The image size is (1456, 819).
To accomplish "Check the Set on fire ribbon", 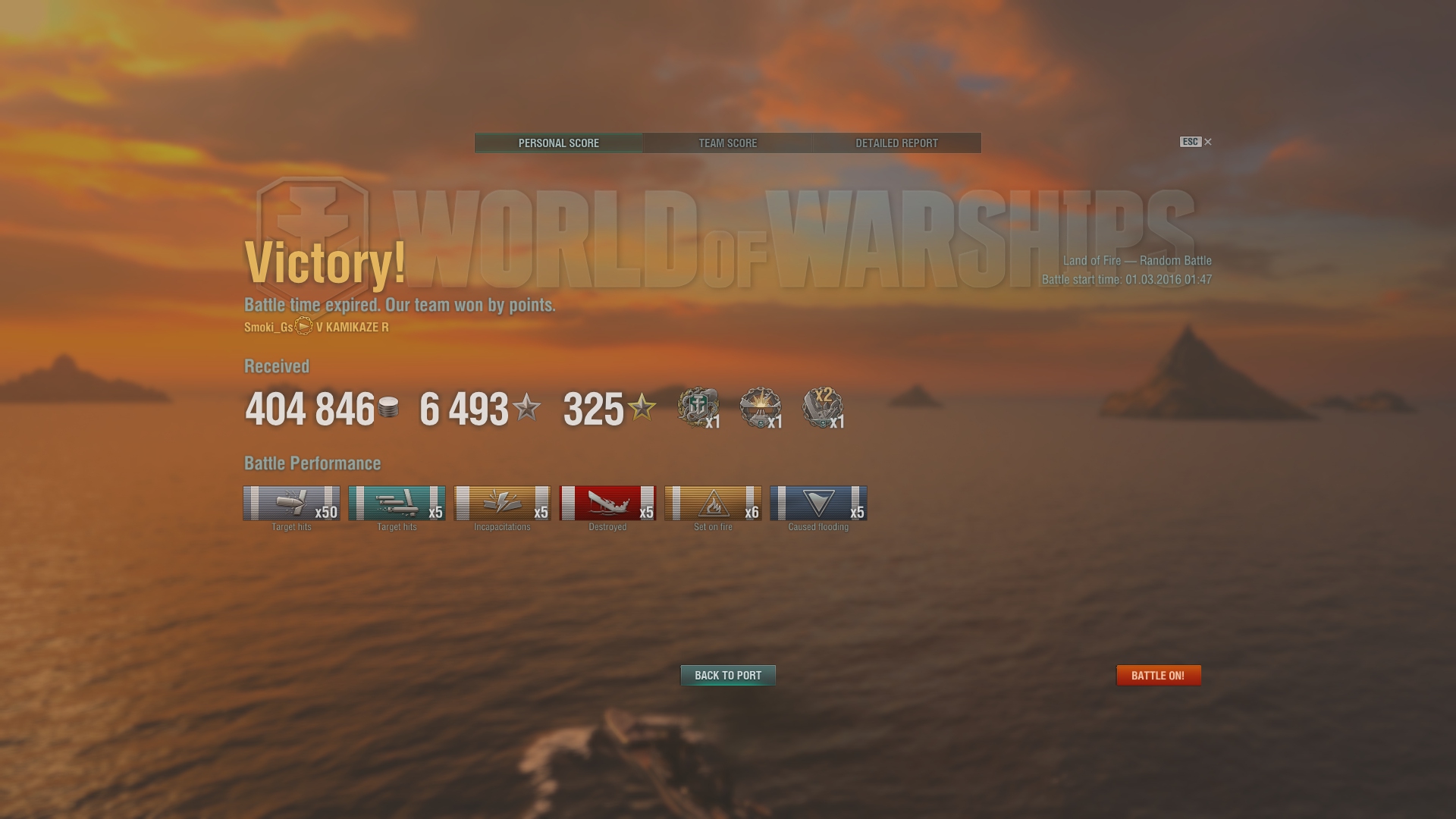I will tap(713, 504).
